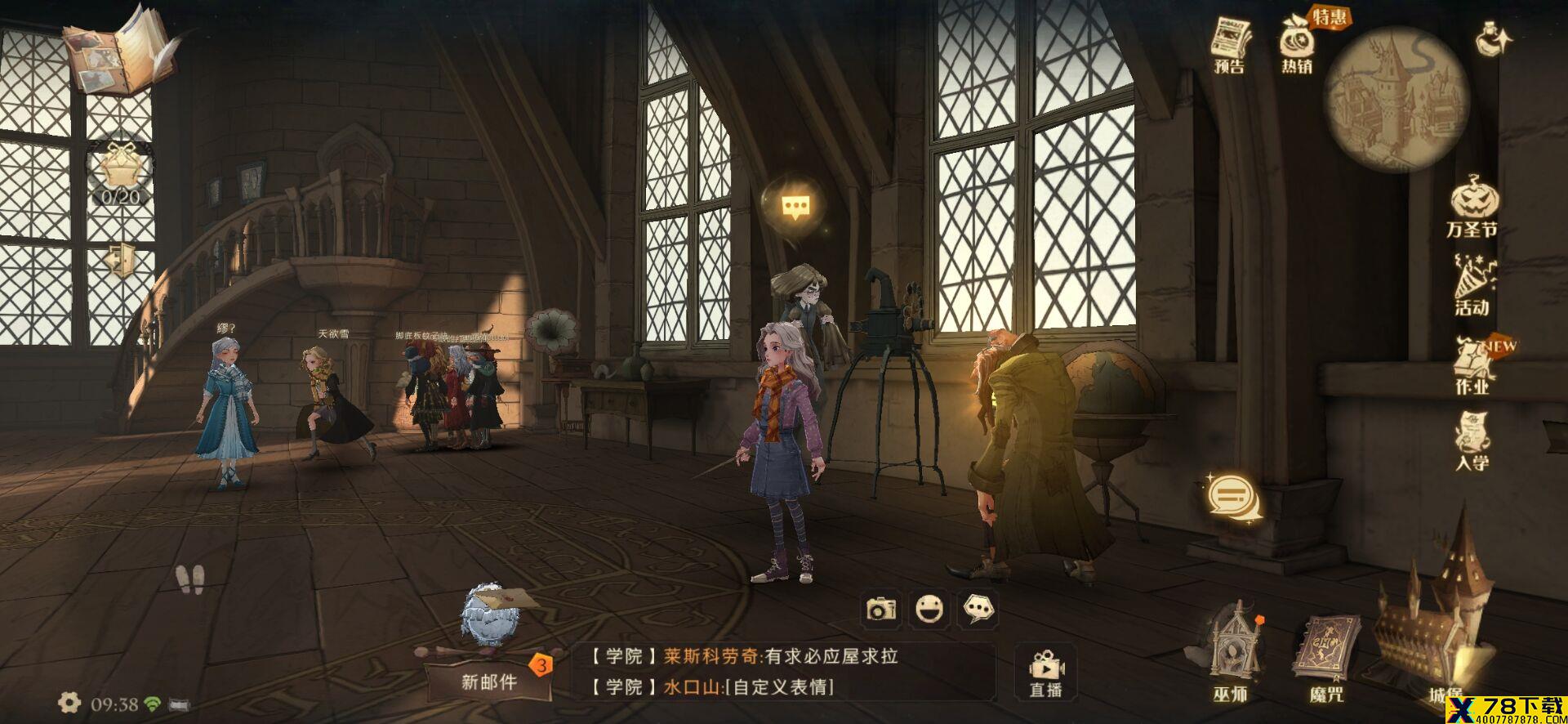The width and height of the screenshot is (1568, 724).
Task: Open the gear settings icon
Action: click(x=69, y=703)
